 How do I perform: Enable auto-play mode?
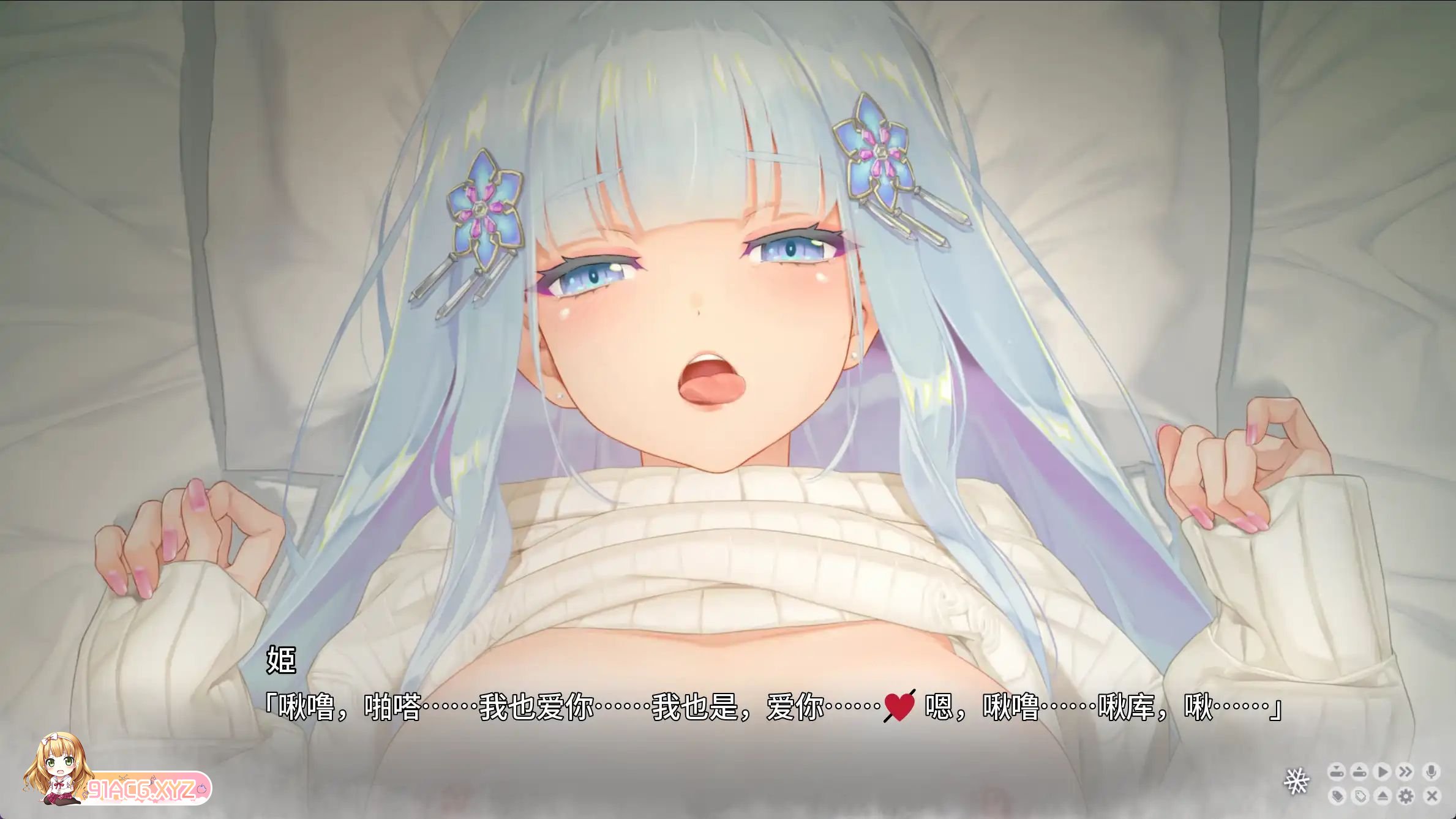pos(1382,772)
